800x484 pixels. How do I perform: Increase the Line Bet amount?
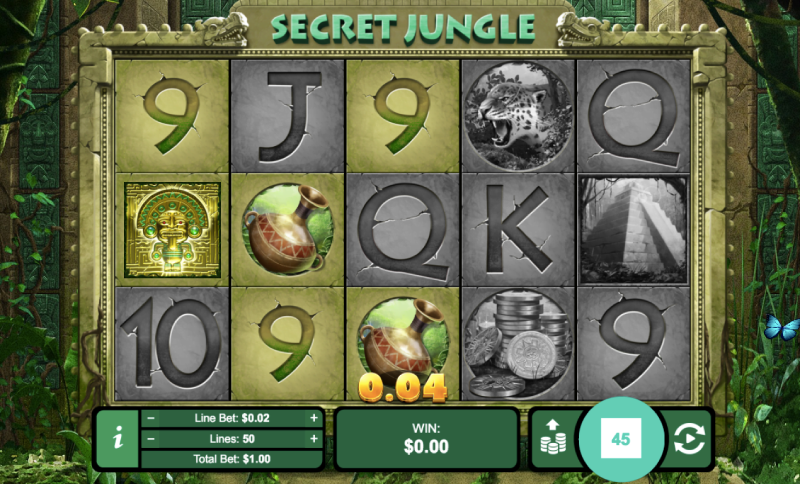tap(314, 418)
